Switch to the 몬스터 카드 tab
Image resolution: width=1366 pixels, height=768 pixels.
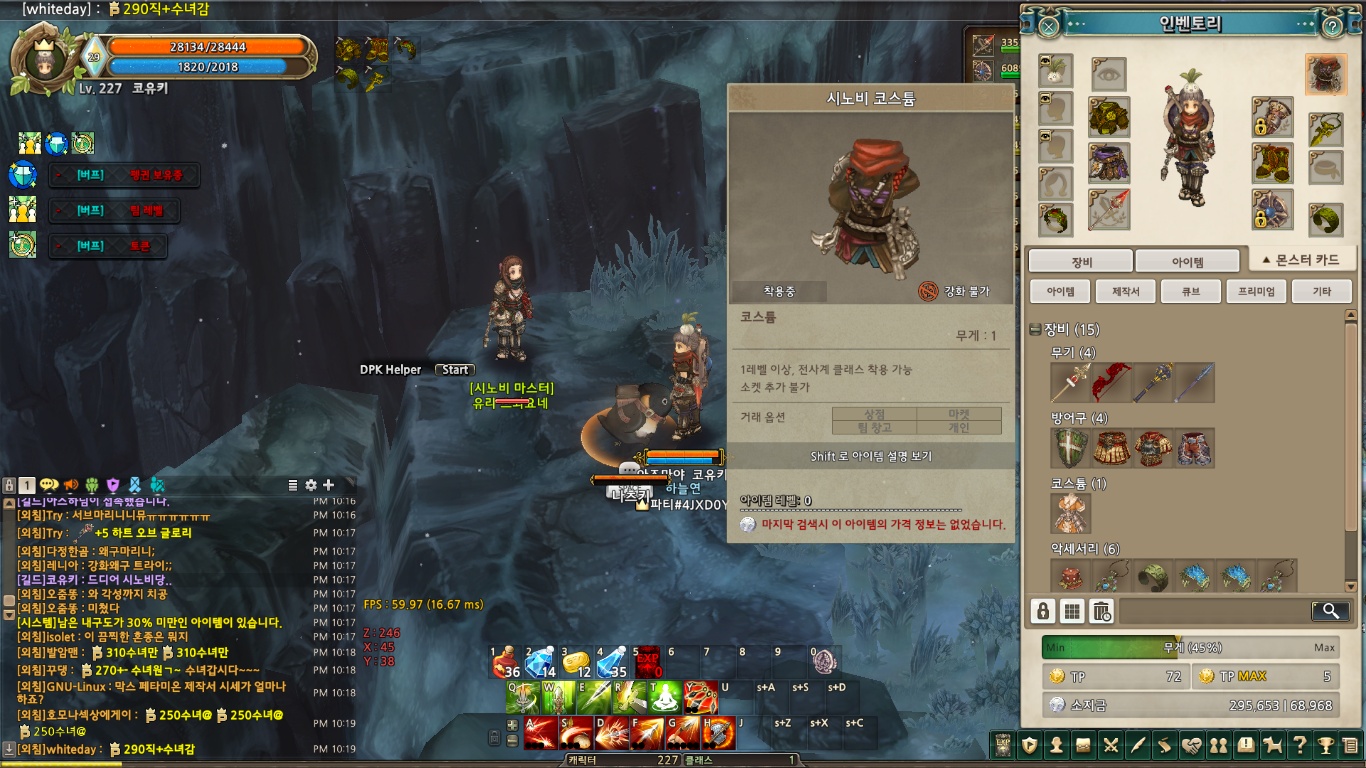click(x=1301, y=260)
